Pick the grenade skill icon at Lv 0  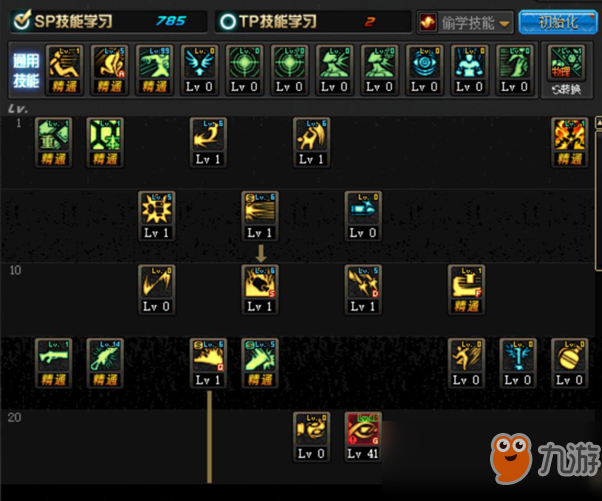tap(569, 361)
